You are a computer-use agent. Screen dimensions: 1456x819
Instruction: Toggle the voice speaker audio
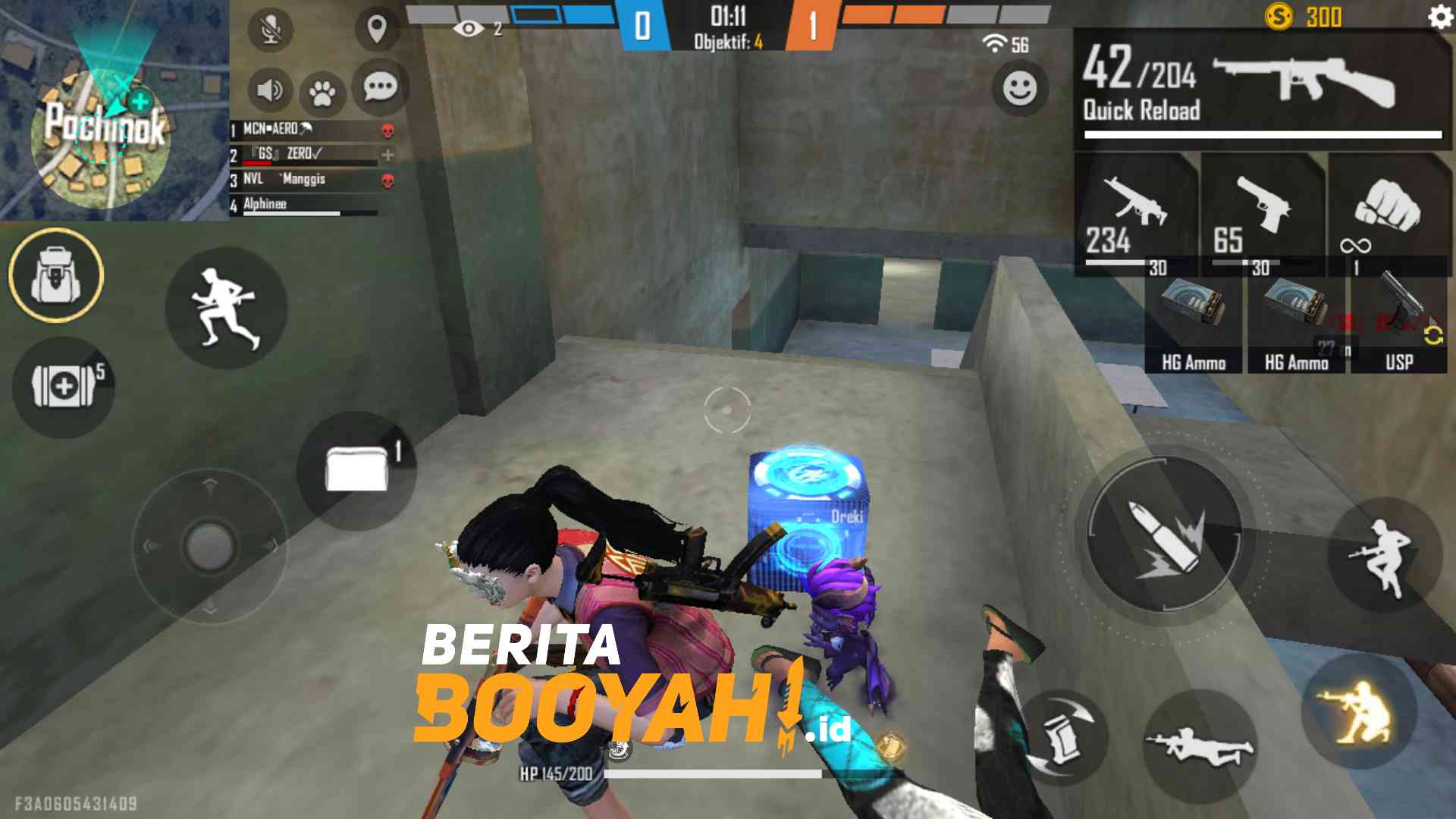[x=271, y=89]
